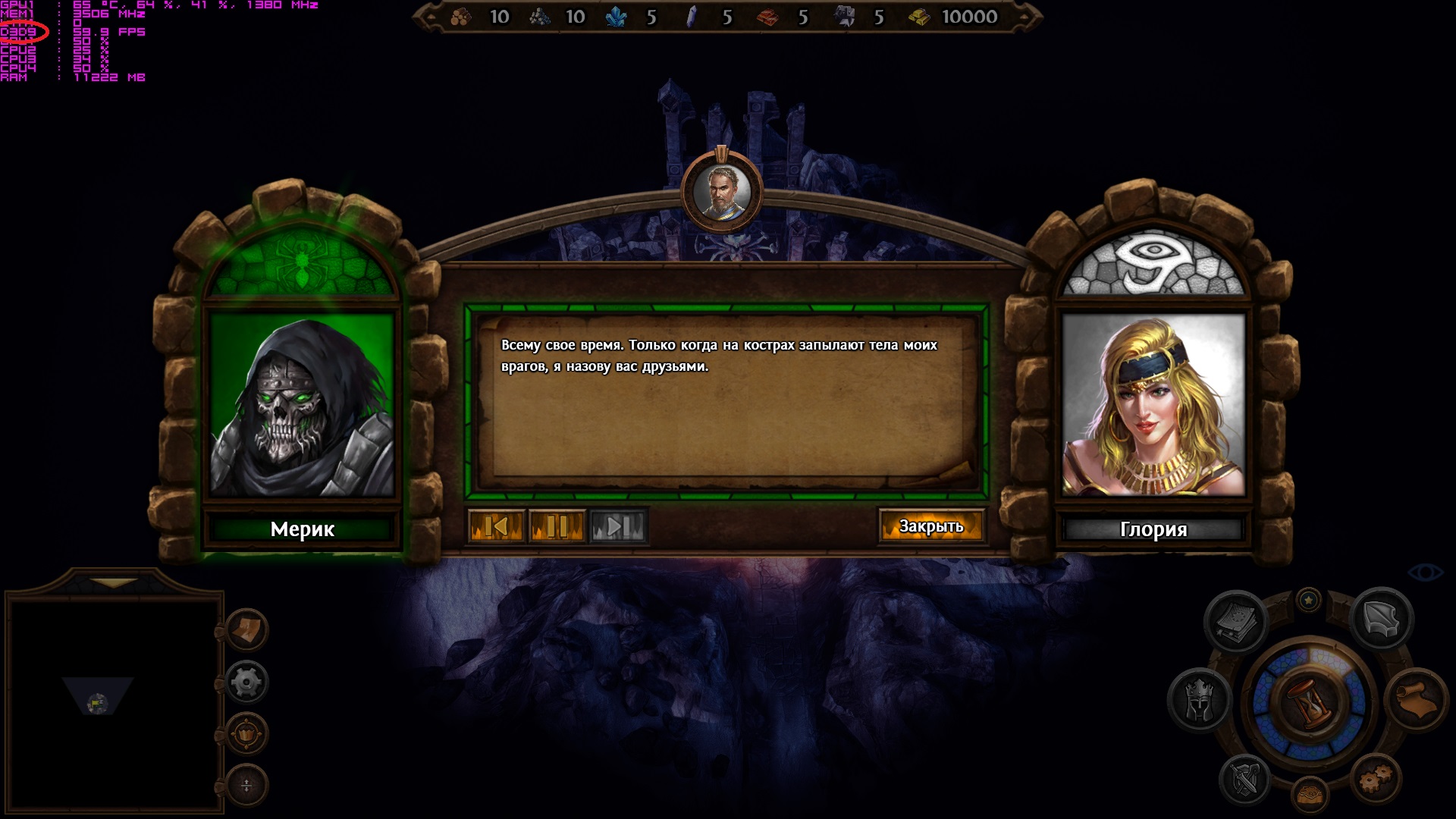Toggle the eye visibility icon
The height and width of the screenshot is (819, 1456).
pyautogui.click(x=1426, y=573)
